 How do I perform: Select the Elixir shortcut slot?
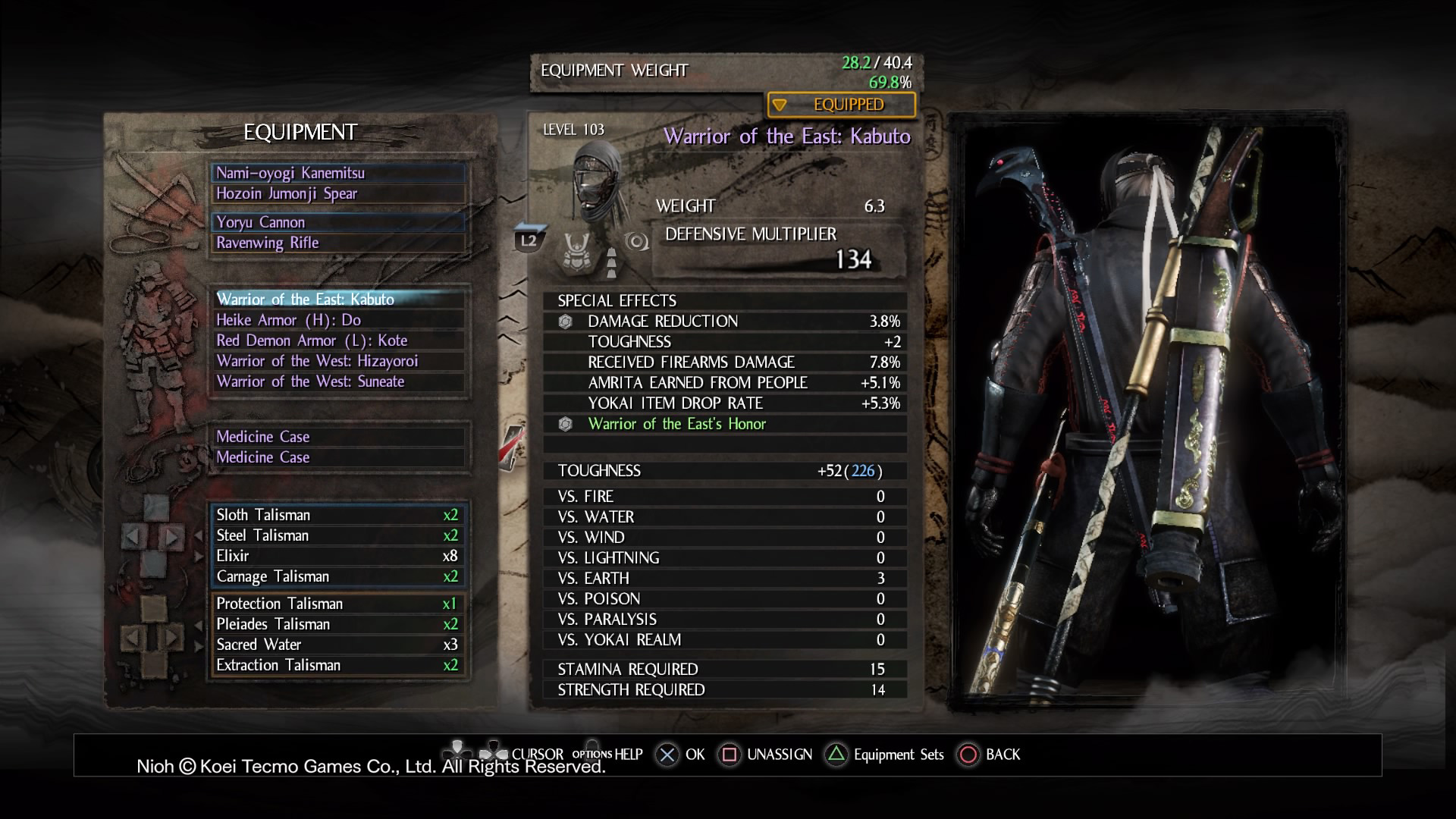click(338, 556)
